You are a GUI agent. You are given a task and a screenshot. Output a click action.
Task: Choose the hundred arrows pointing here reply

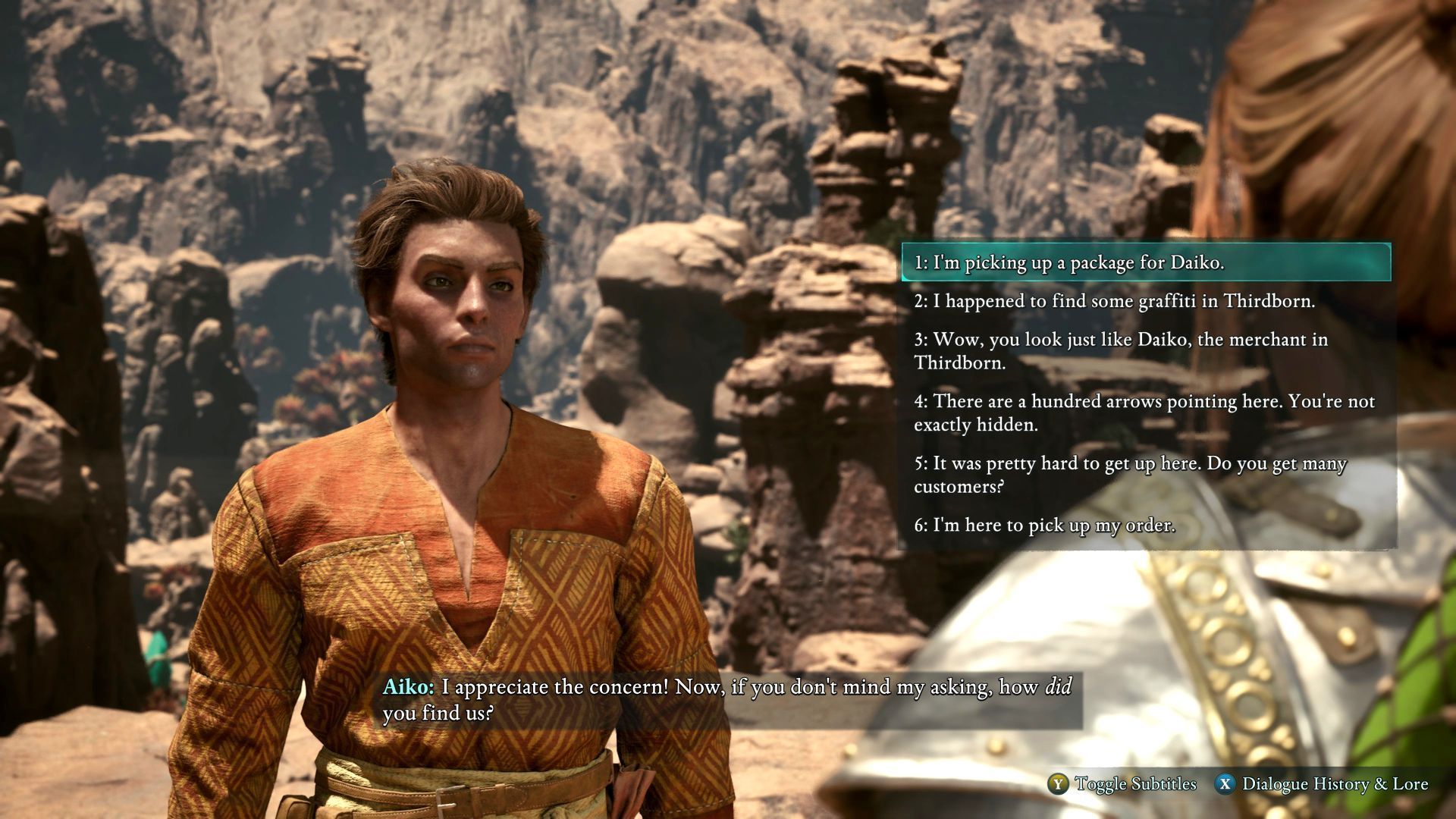click(x=1144, y=413)
